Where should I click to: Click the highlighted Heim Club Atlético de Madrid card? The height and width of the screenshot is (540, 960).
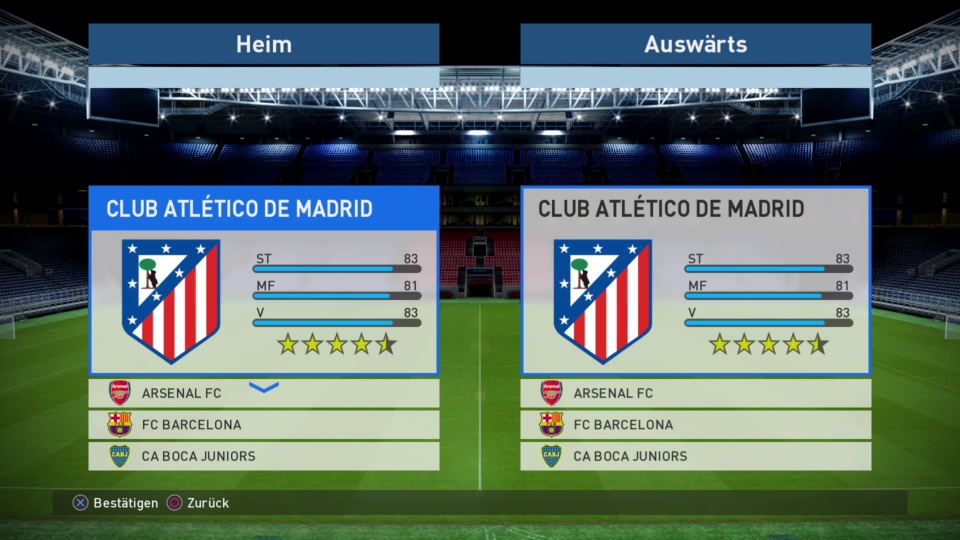pos(264,281)
